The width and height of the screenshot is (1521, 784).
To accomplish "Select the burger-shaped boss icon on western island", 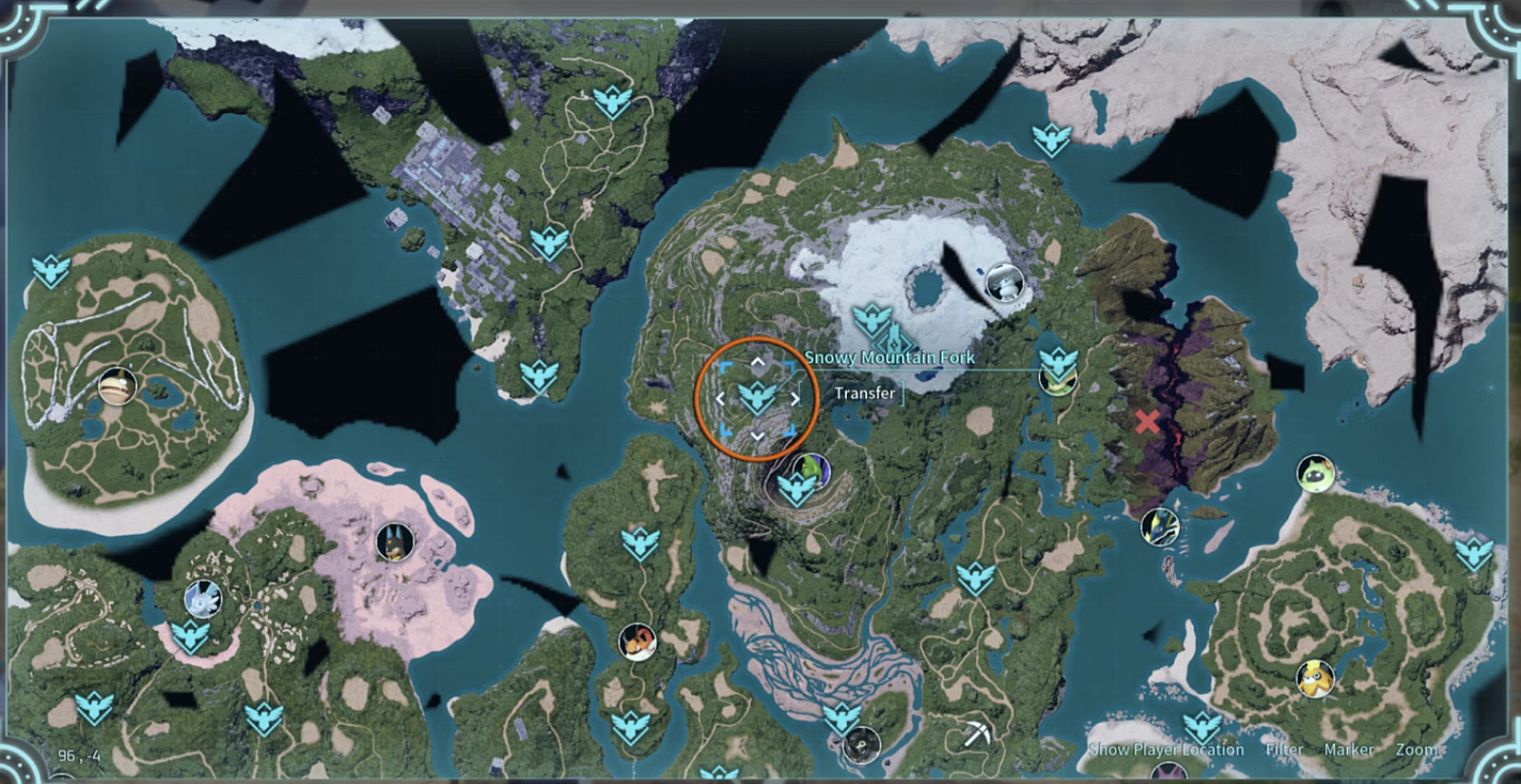I will [117, 387].
